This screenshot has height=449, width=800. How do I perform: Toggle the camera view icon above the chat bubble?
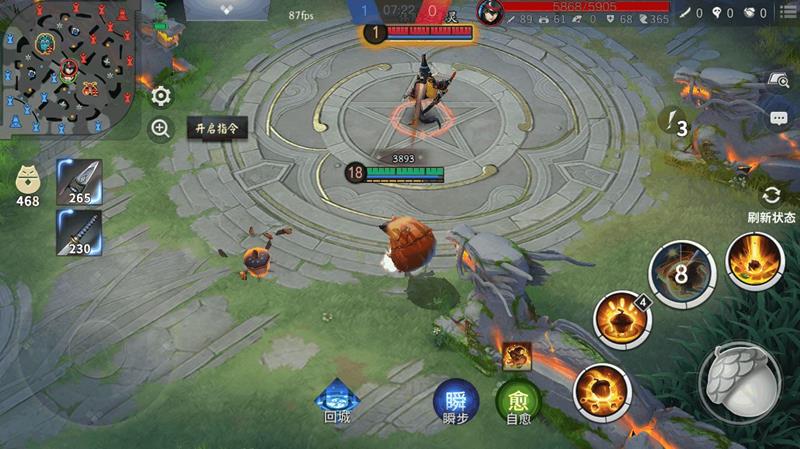(x=779, y=80)
